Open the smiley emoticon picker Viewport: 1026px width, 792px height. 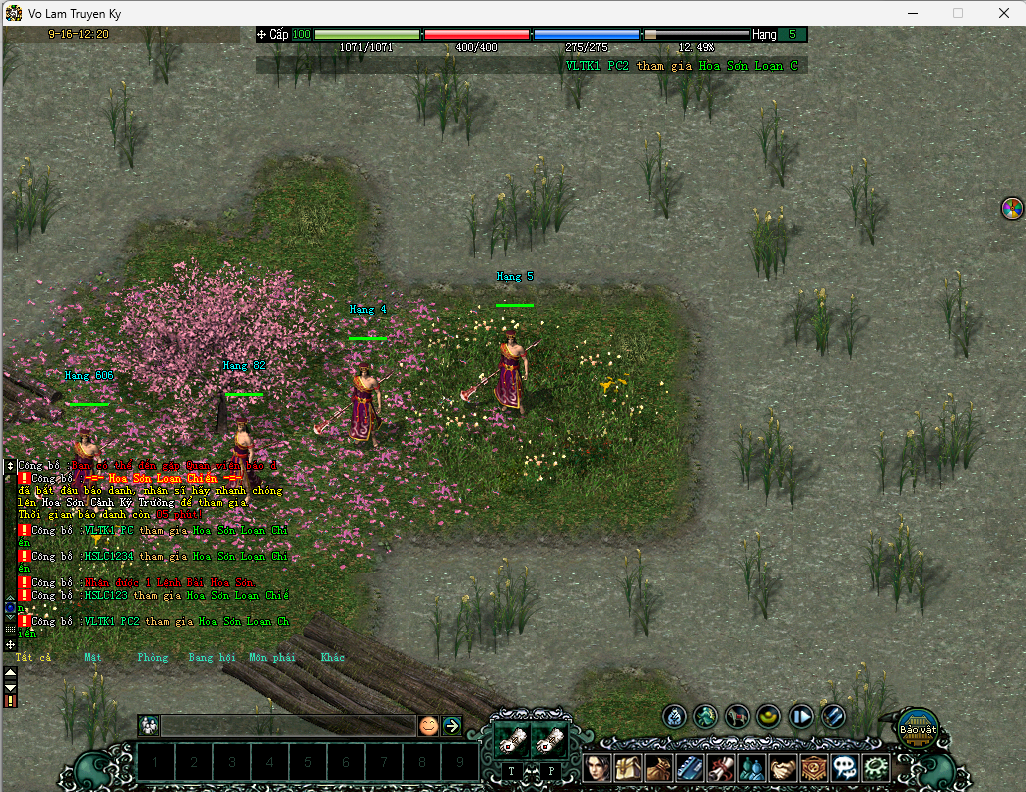(428, 726)
